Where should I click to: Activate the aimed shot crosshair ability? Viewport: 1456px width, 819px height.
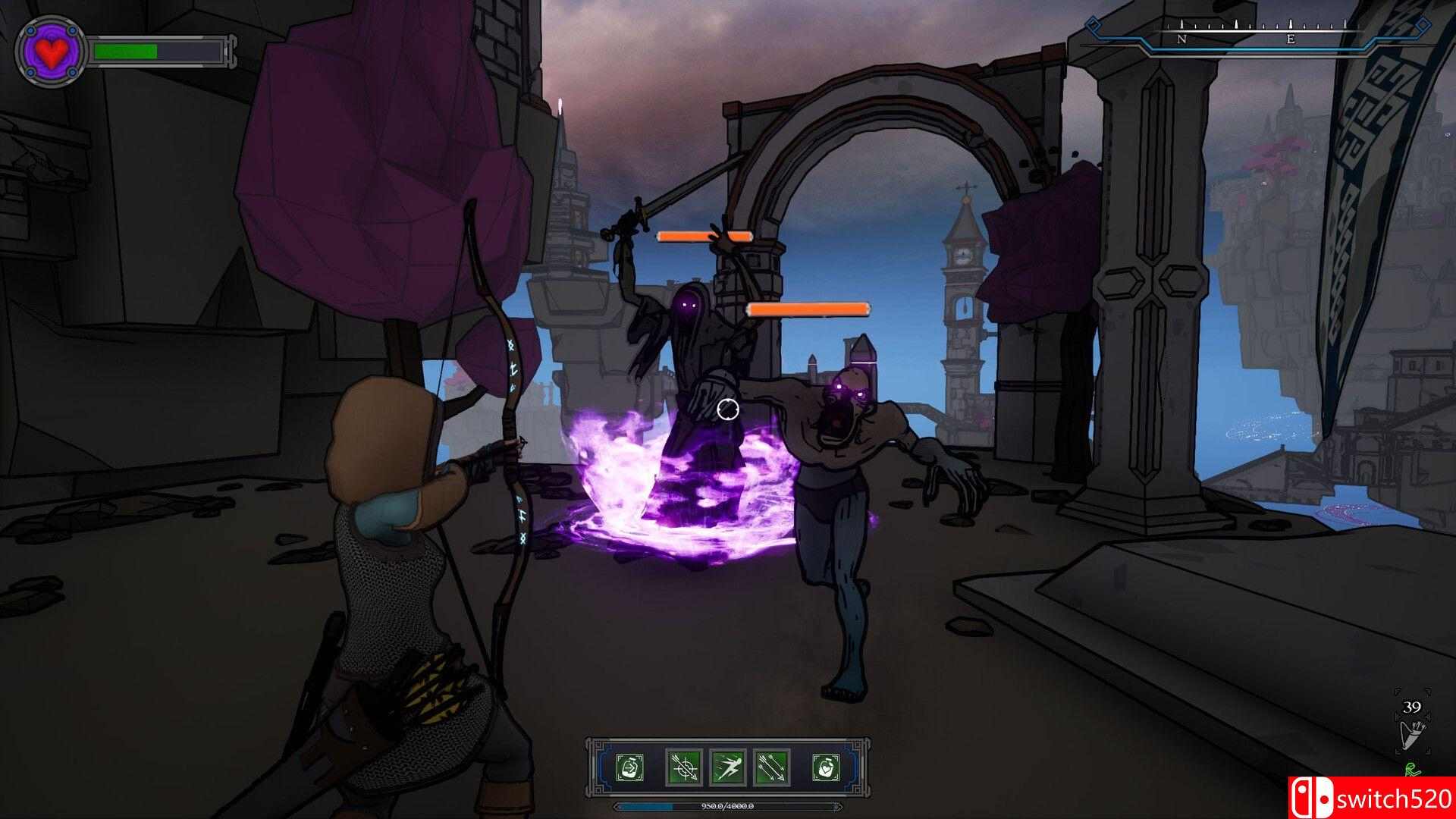tap(684, 767)
